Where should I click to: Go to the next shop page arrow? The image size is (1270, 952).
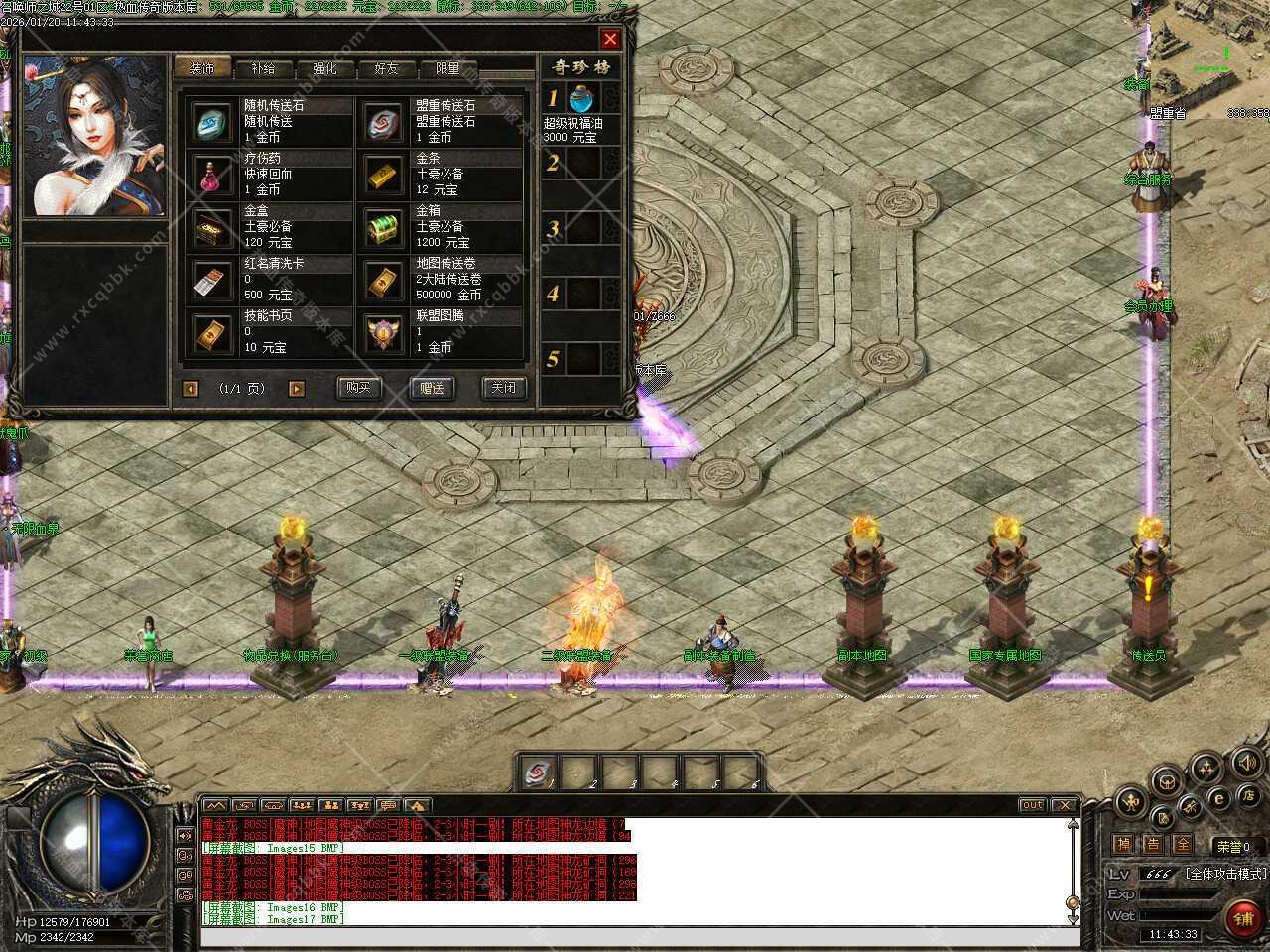point(296,389)
